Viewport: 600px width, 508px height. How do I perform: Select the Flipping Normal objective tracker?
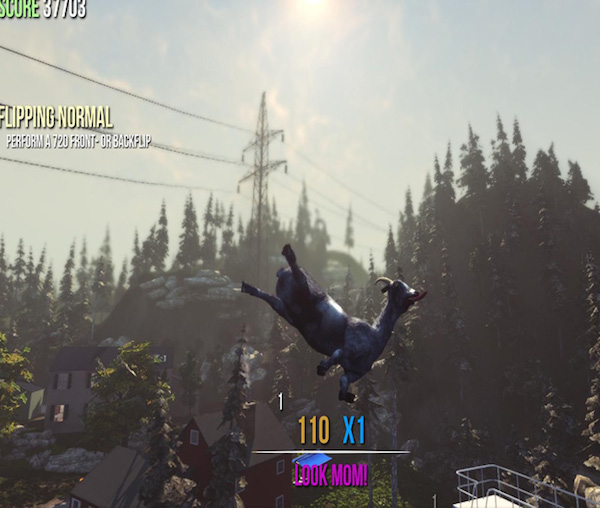(58, 118)
